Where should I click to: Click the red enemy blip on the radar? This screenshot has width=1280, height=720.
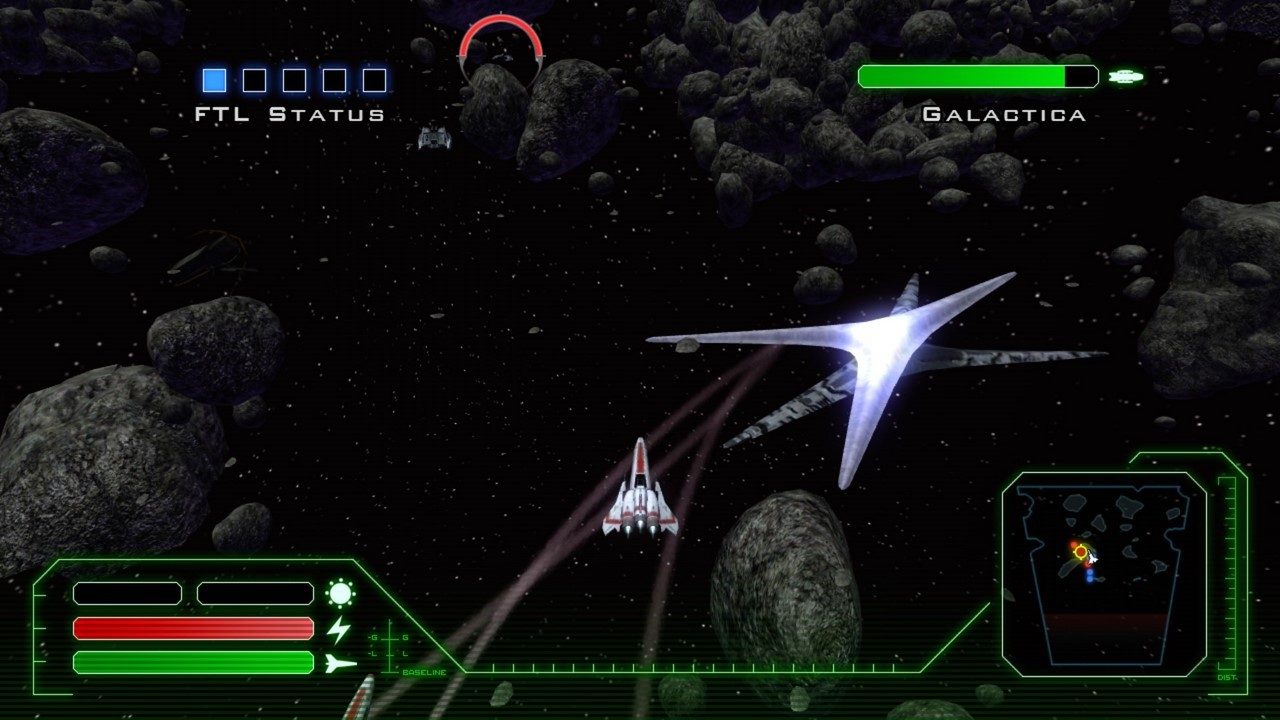1072,543
